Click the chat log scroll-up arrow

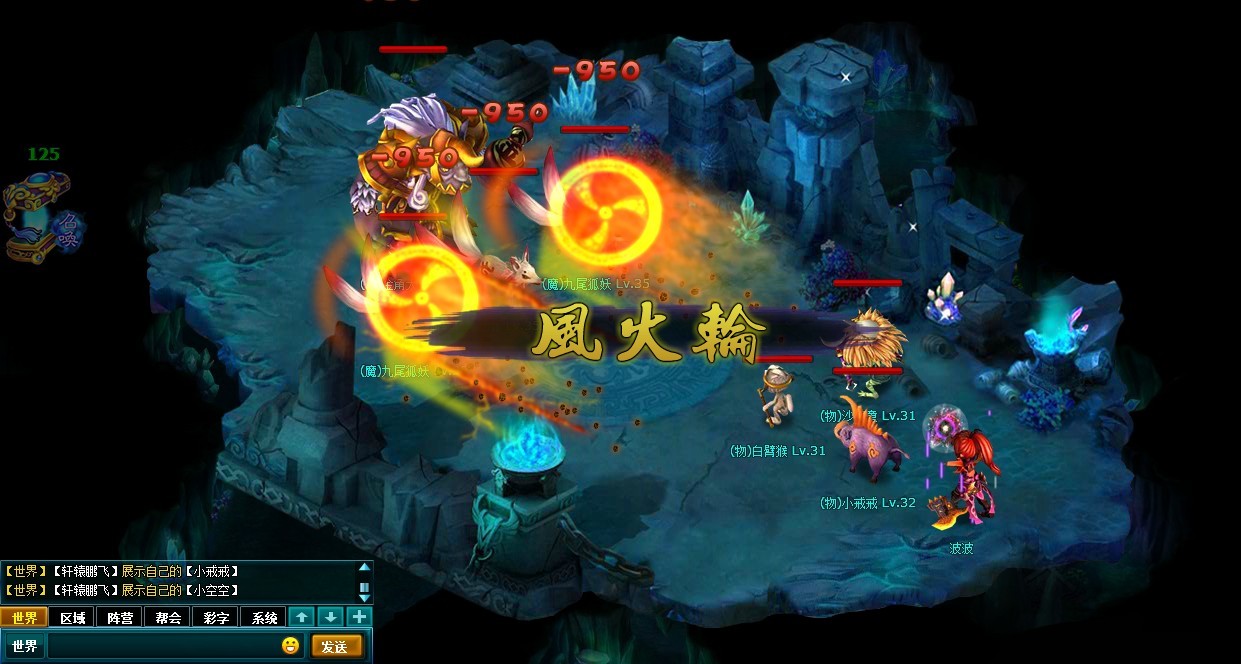tap(364, 568)
